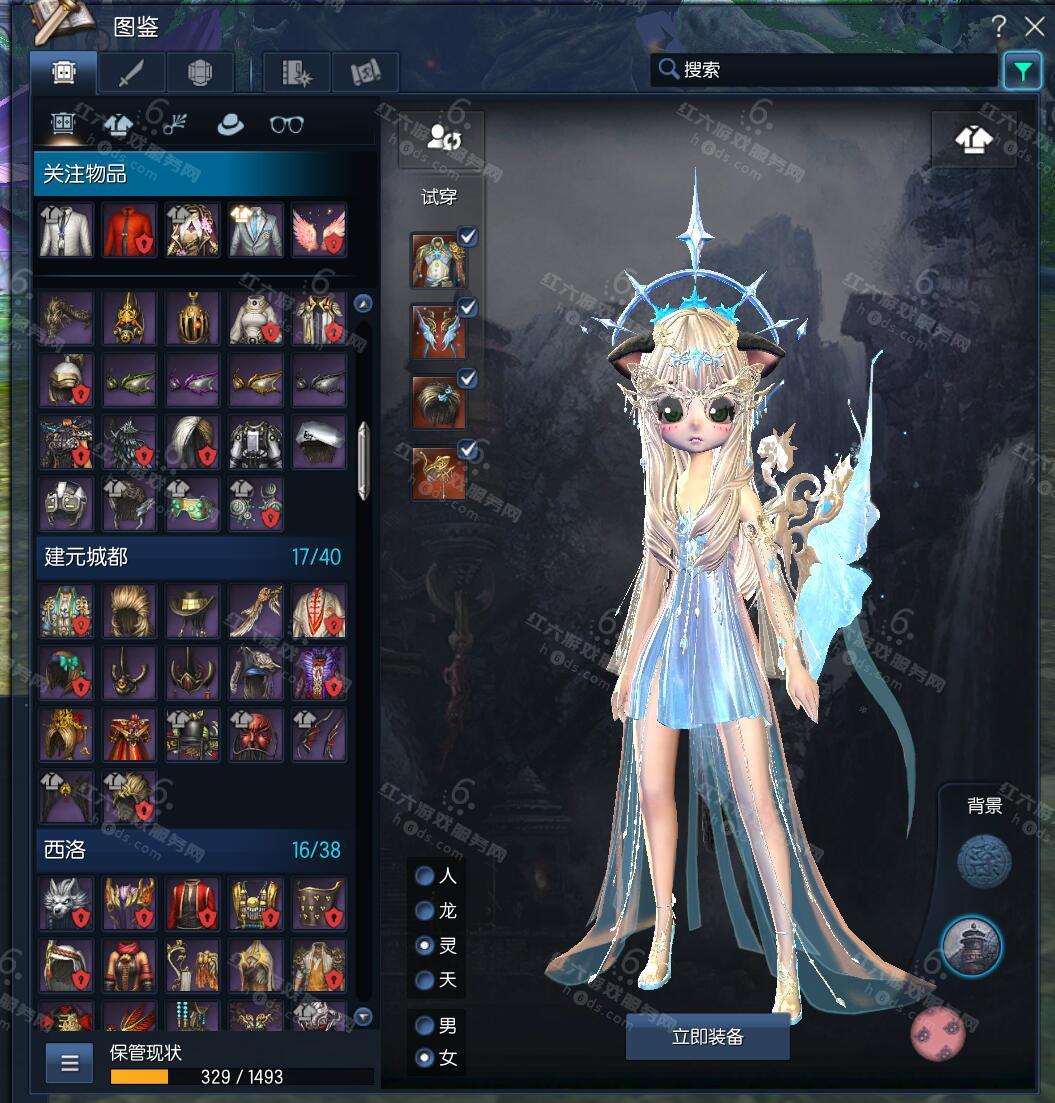The width and height of the screenshot is (1055, 1103).
Task: Choose the 龙 race option
Action: click(426, 911)
